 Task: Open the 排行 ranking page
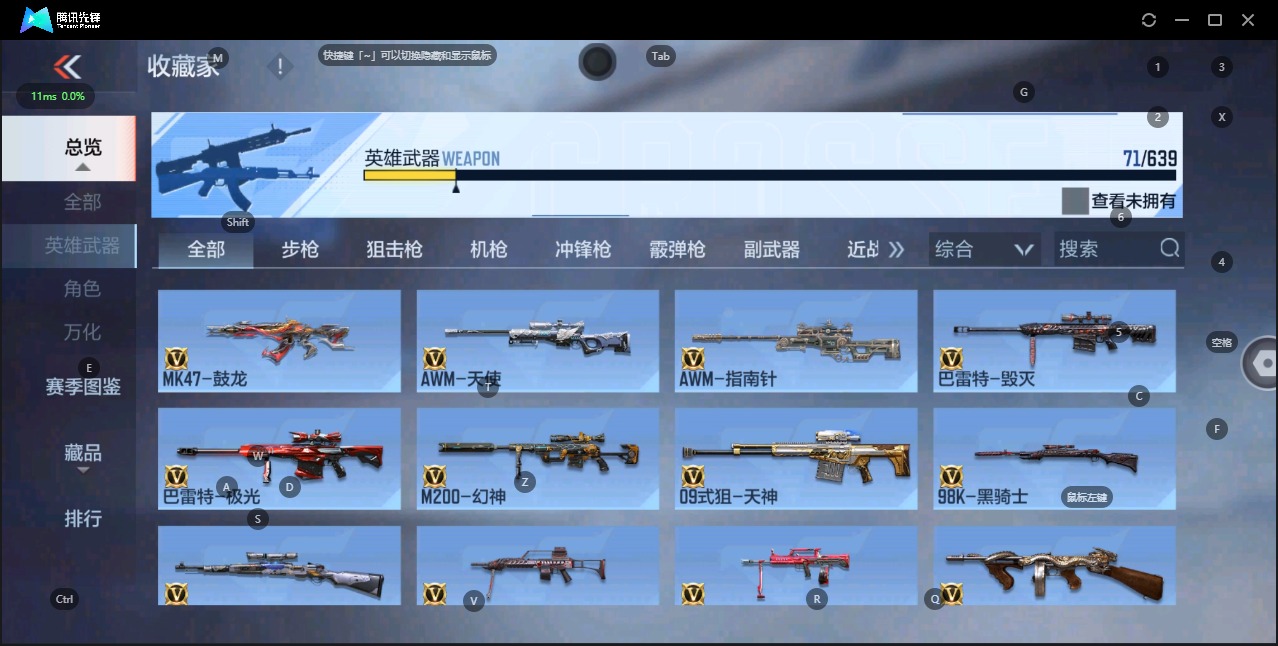[x=83, y=518]
